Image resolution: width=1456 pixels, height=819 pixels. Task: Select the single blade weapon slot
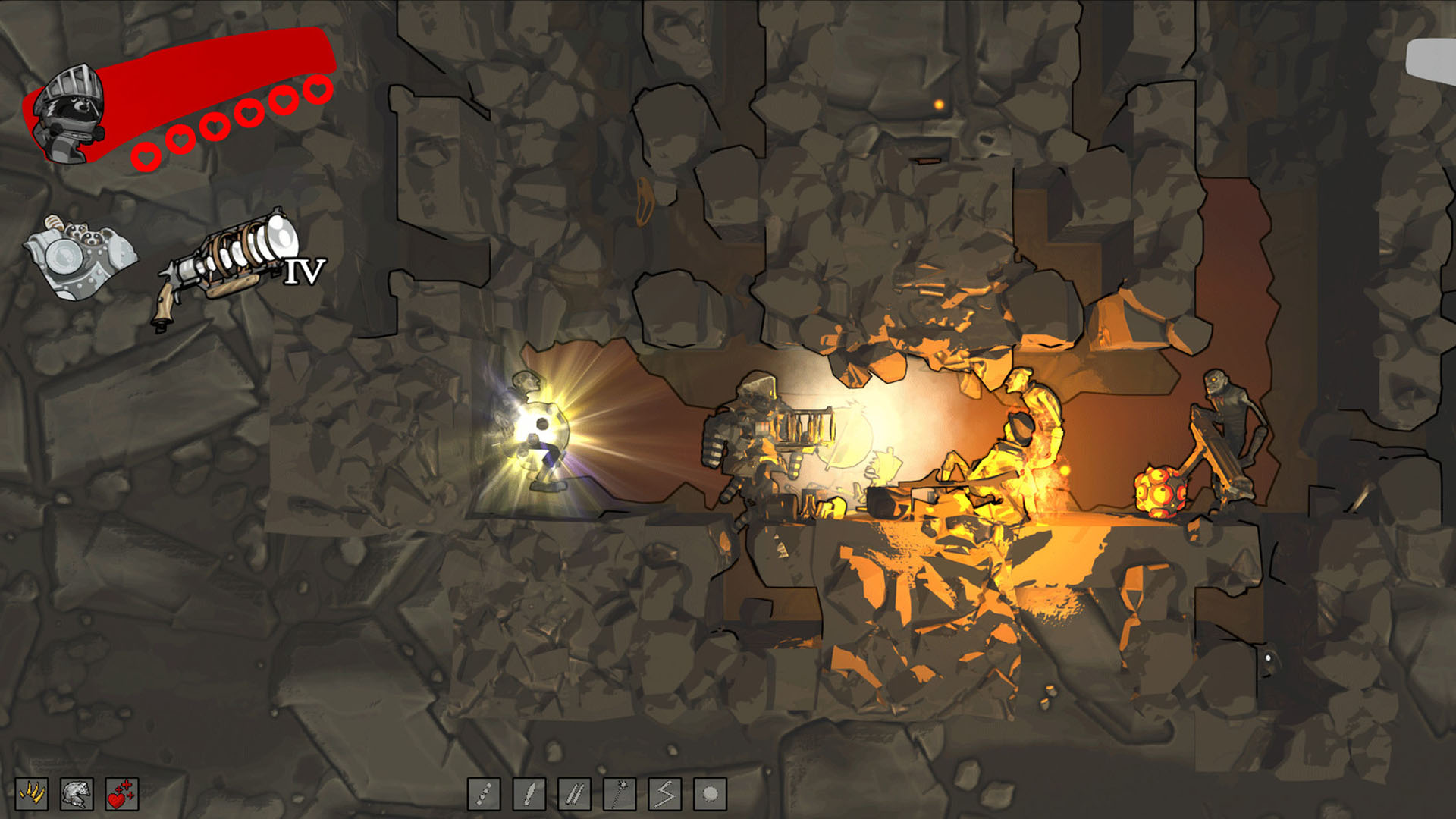pyautogui.click(x=529, y=794)
